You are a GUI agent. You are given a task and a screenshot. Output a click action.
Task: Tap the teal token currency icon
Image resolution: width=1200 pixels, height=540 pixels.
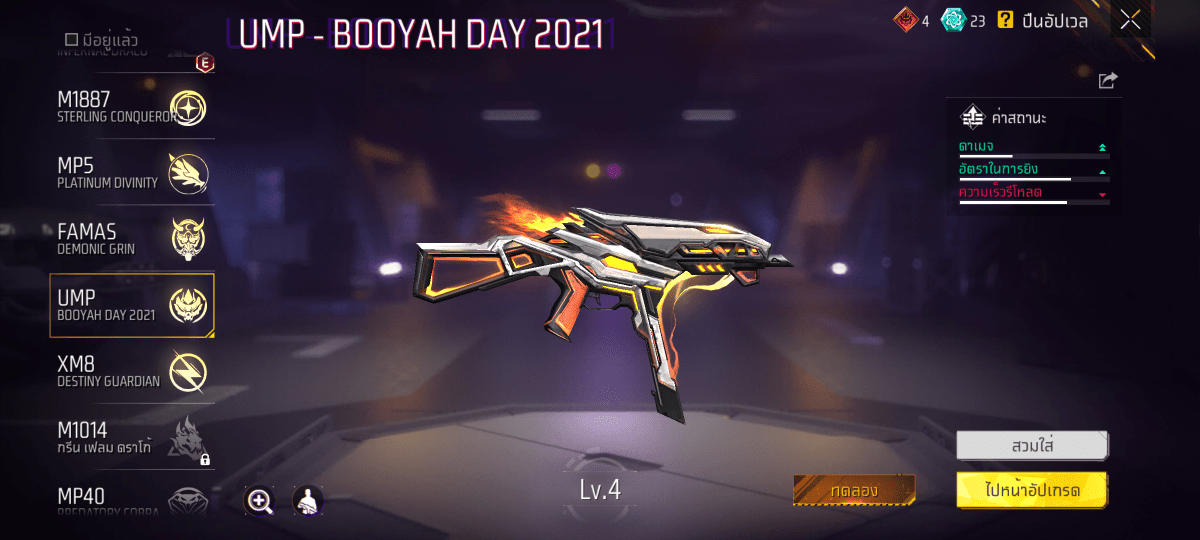pos(955,20)
